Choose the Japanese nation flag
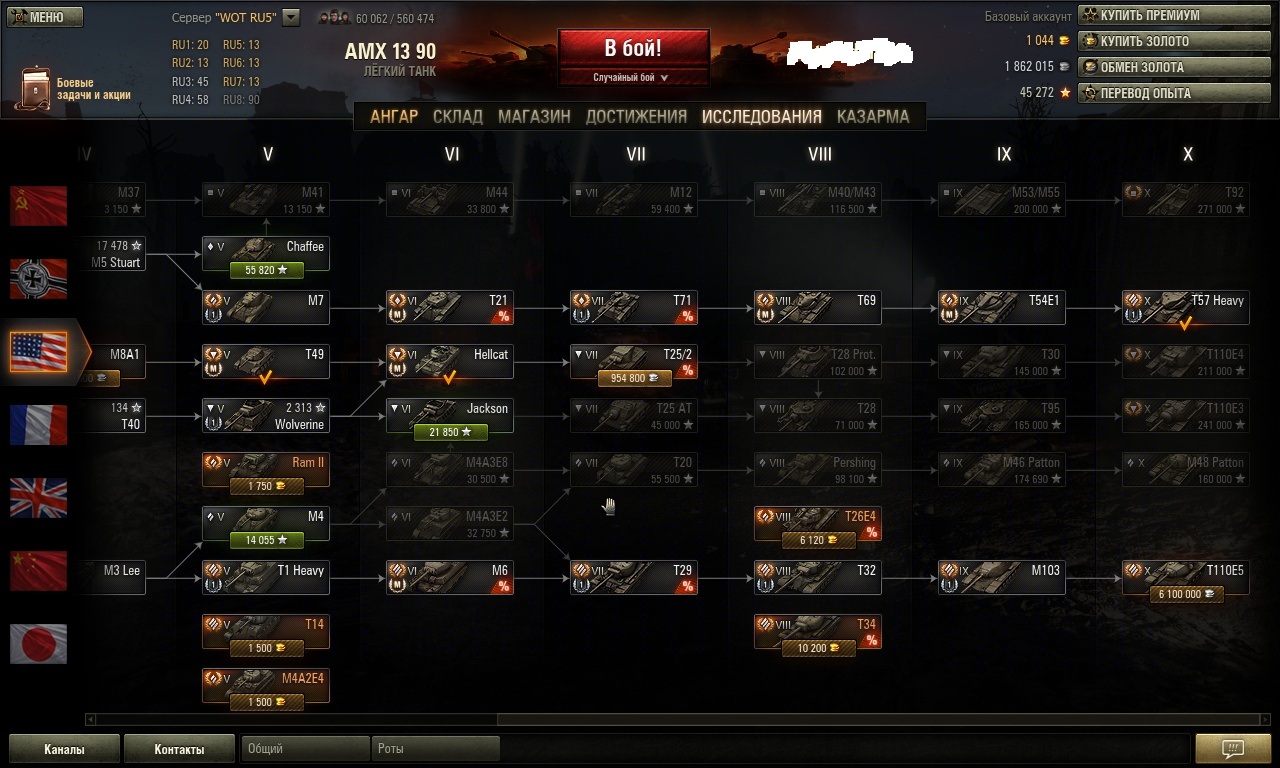The height and width of the screenshot is (768, 1280). [x=38, y=644]
